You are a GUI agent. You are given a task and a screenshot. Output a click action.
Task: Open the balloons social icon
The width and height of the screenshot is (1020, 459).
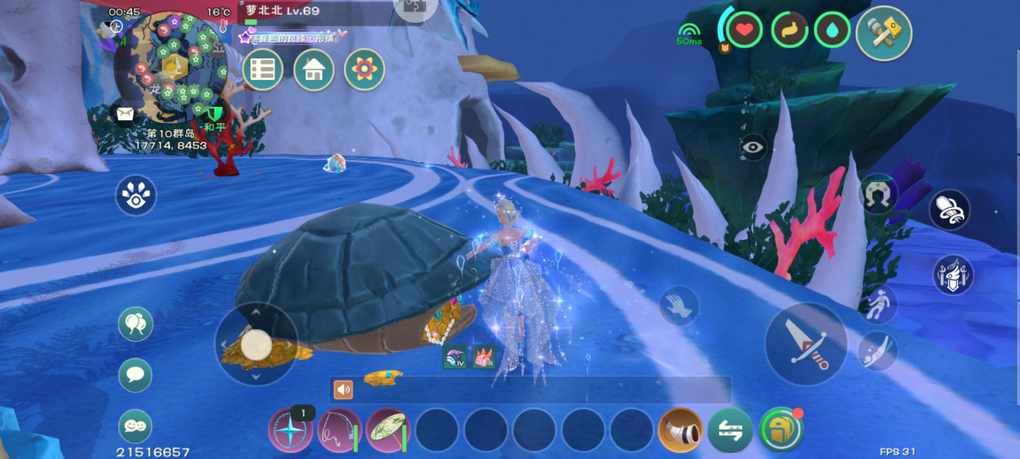pos(136,323)
